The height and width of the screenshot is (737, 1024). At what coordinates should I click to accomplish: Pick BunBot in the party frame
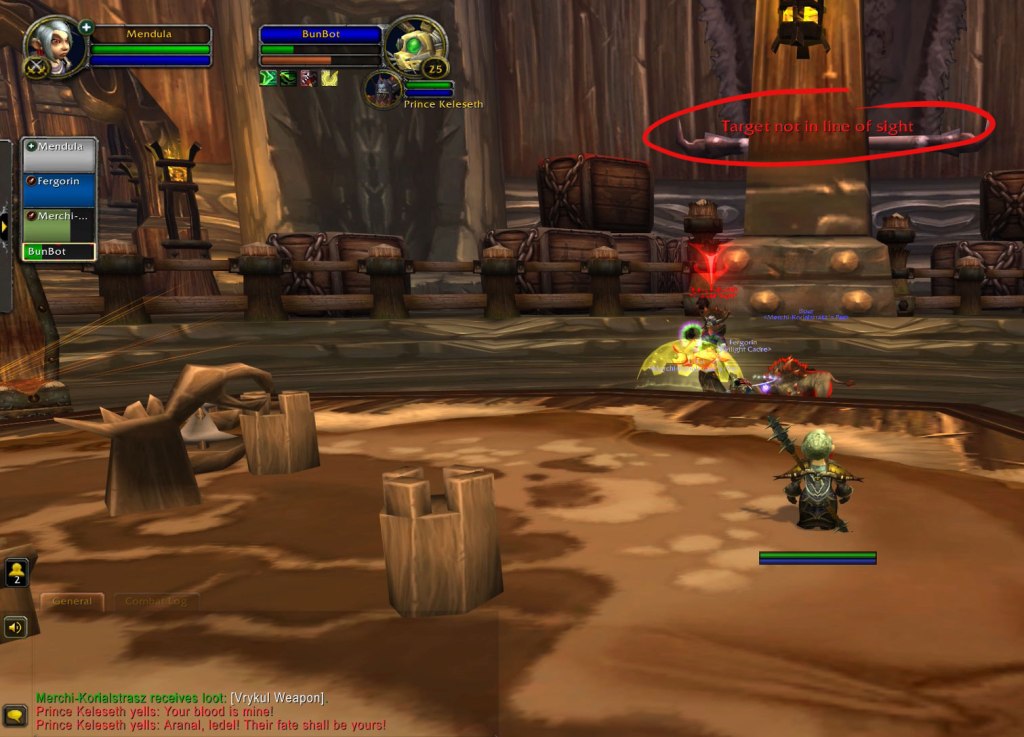60,252
